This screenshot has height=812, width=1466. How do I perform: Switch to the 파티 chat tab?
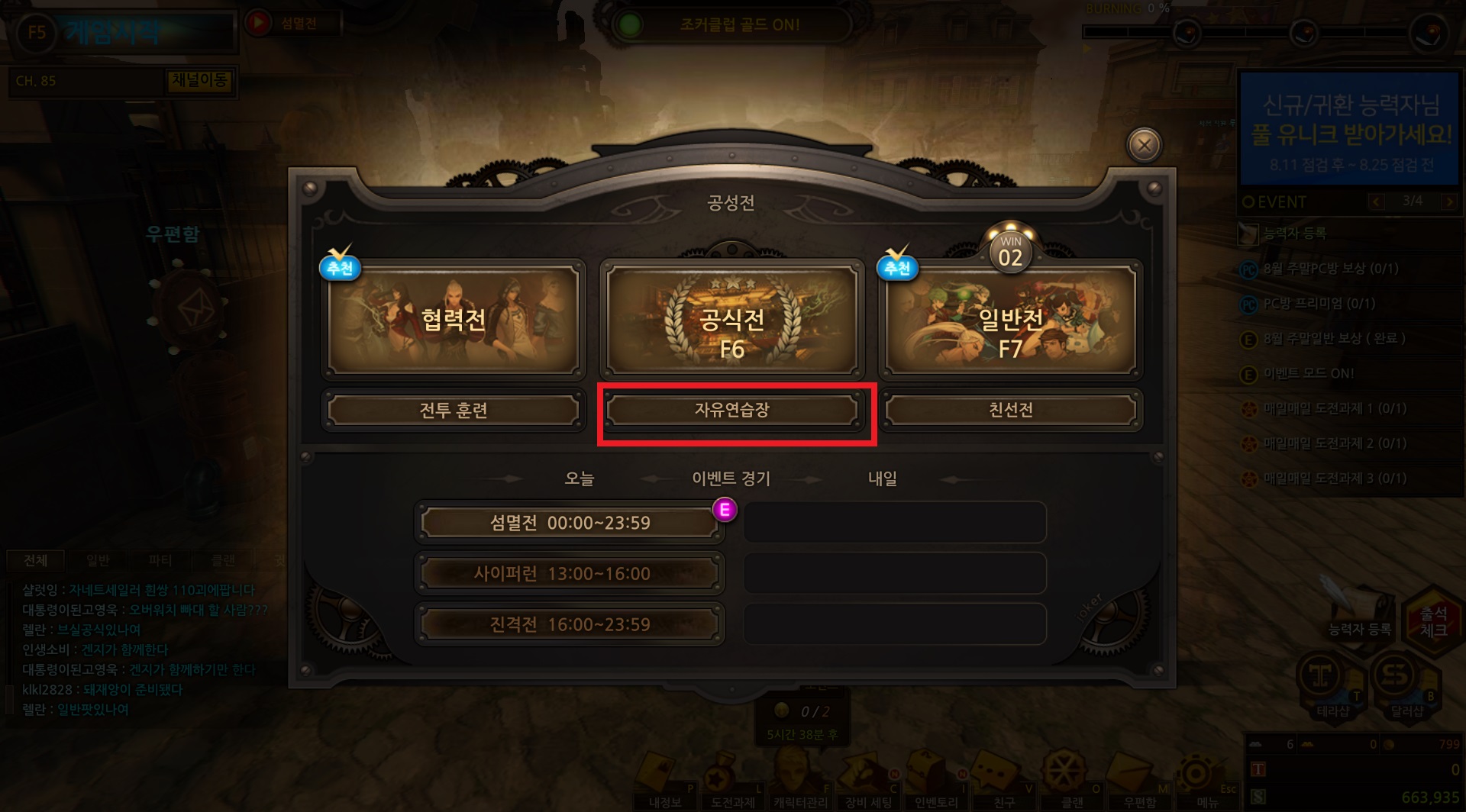pyautogui.click(x=160, y=561)
